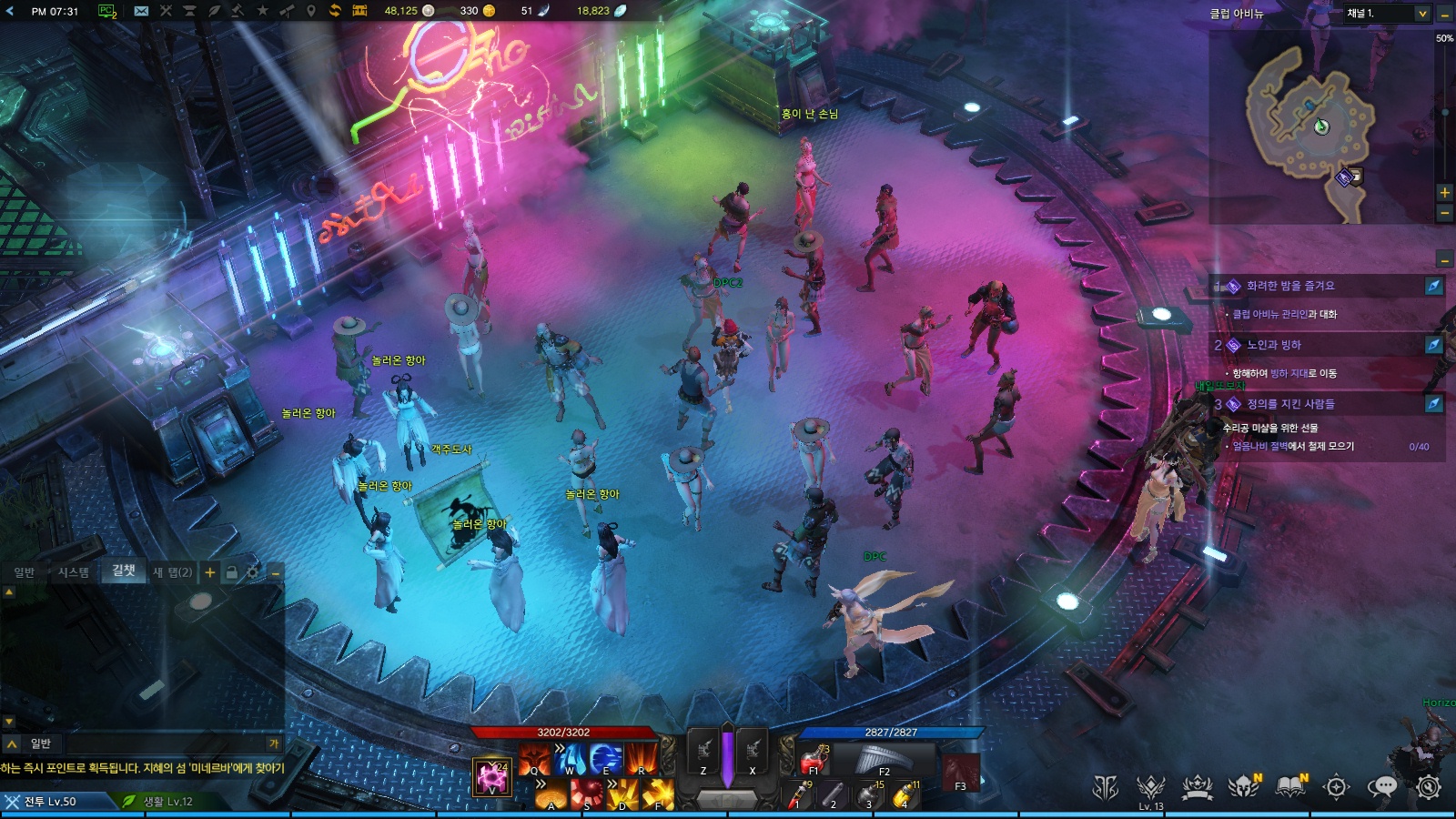Activate the blue slash skill on W
This screenshot has height=819, width=1456.
click(x=570, y=758)
